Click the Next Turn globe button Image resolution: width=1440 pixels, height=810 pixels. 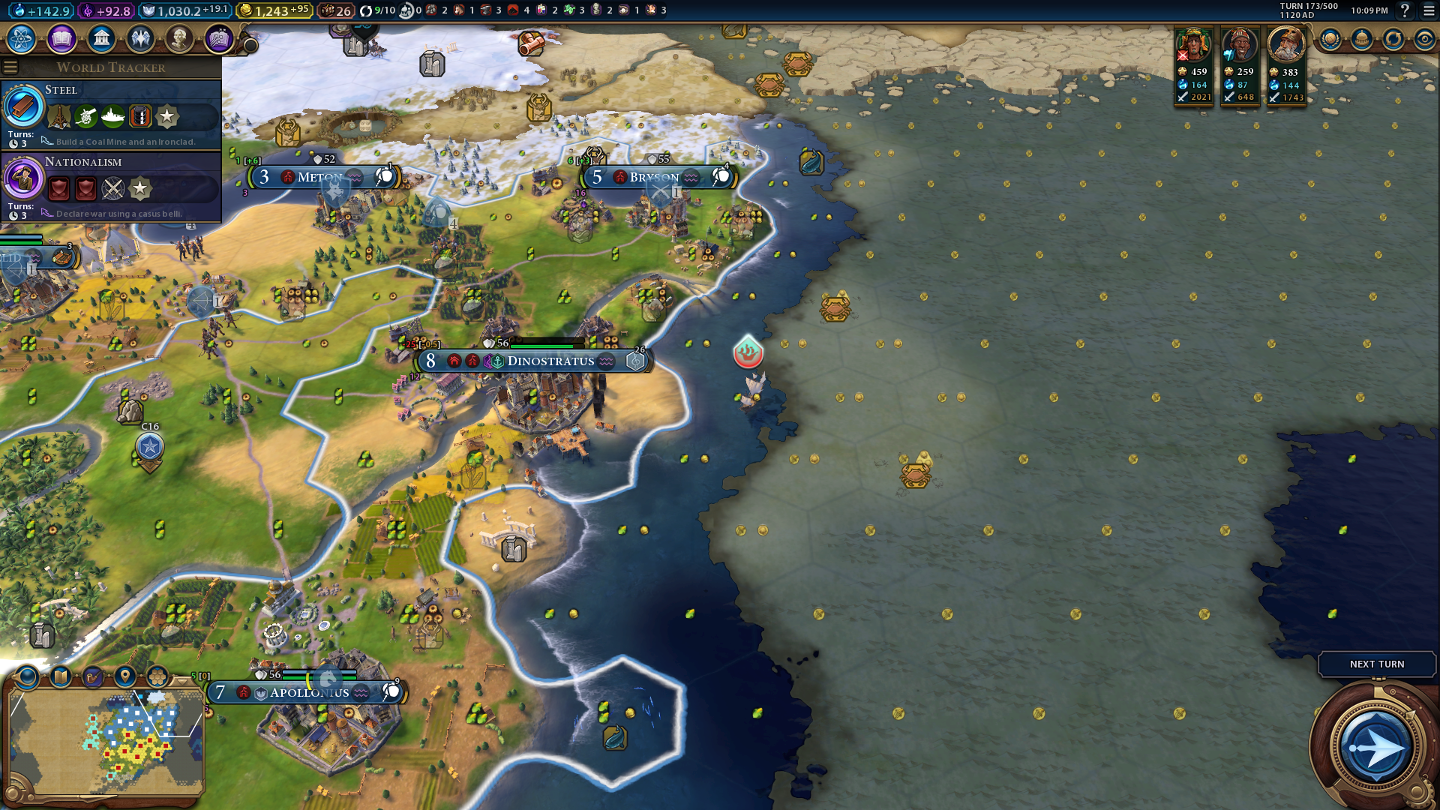[x=1376, y=746]
